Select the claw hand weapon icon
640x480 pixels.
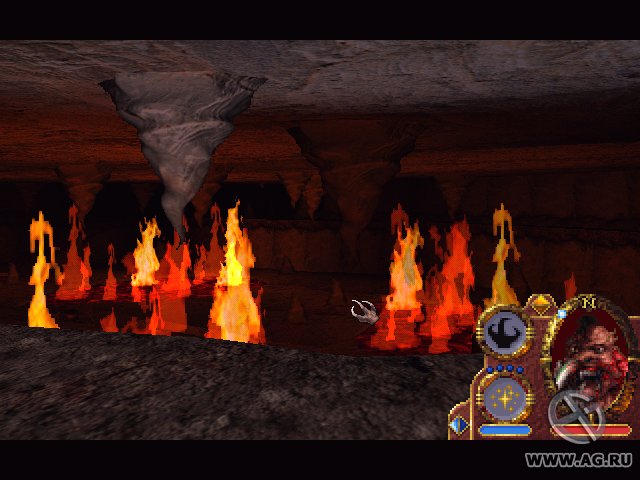pos(504,332)
